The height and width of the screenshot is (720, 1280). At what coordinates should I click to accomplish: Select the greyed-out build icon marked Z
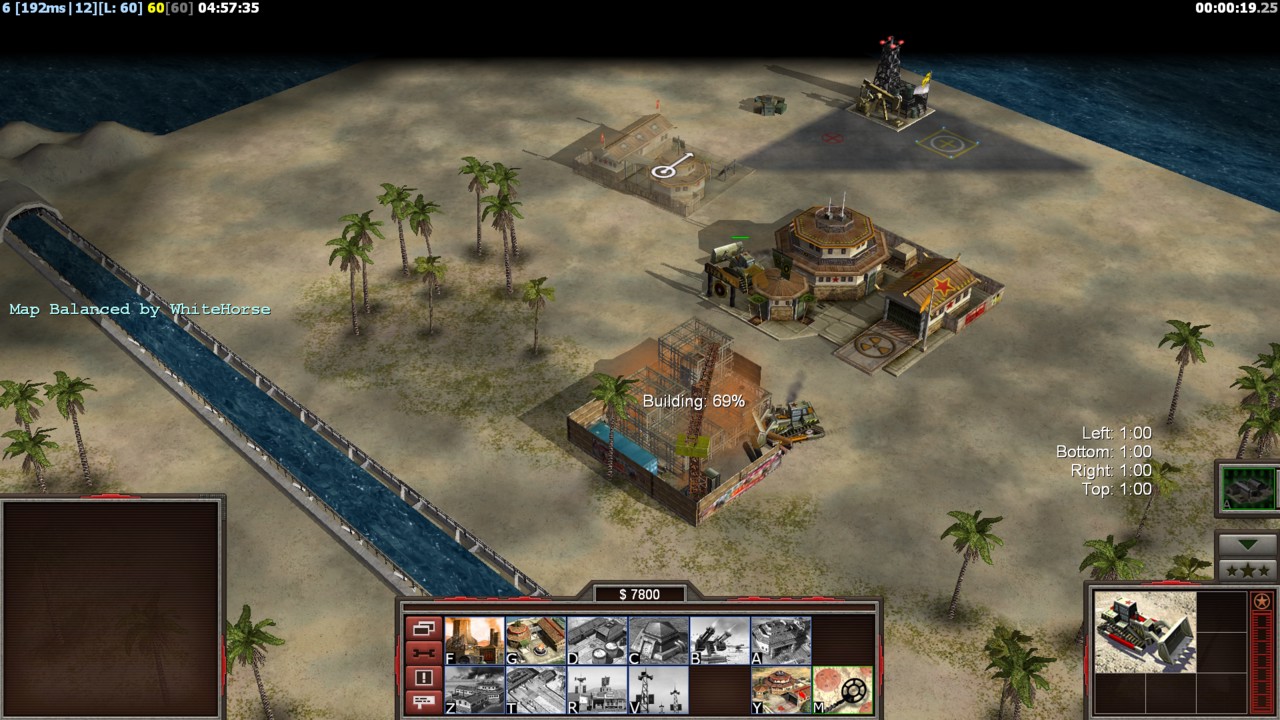[474, 690]
